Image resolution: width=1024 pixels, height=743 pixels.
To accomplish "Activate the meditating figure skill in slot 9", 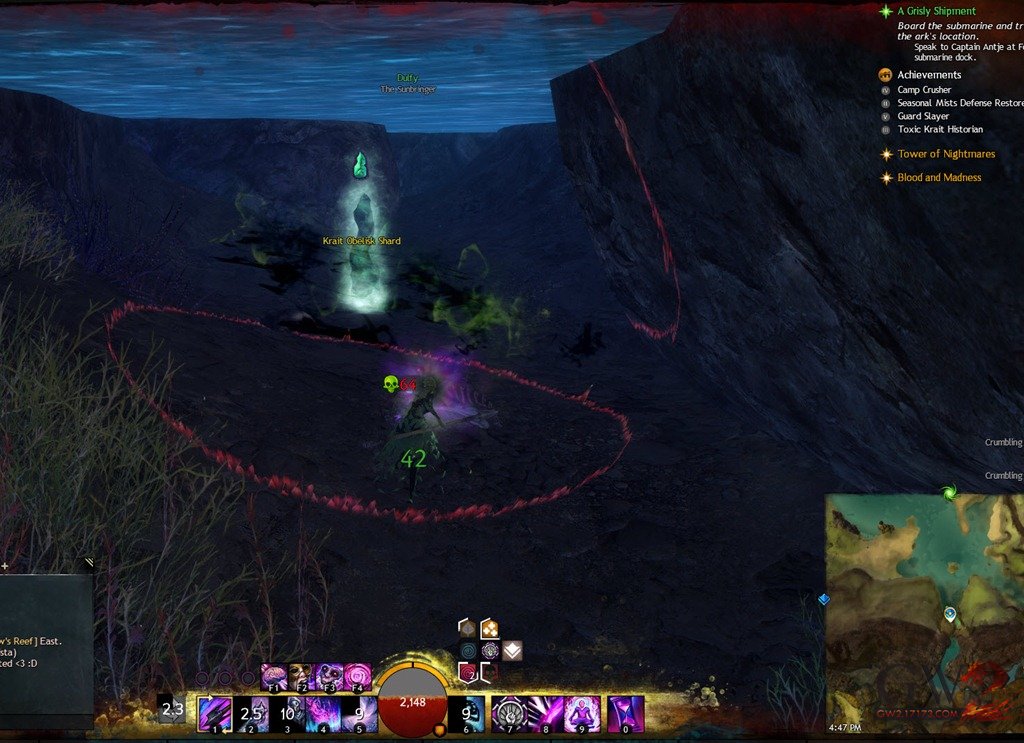I will click(581, 714).
